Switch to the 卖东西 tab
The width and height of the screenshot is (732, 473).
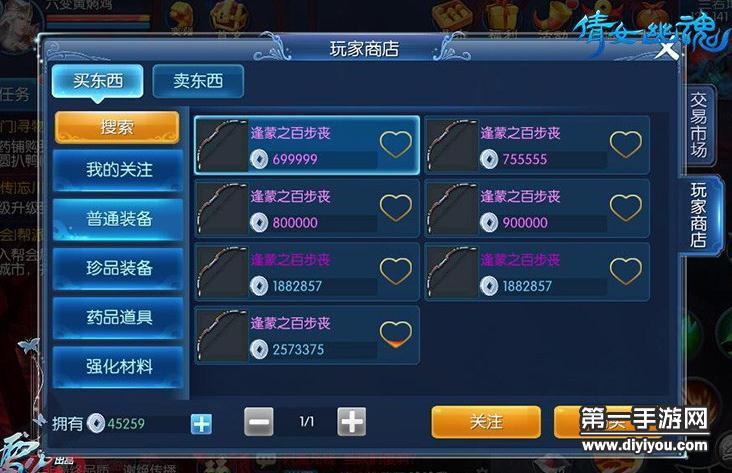pyautogui.click(x=198, y=82)
